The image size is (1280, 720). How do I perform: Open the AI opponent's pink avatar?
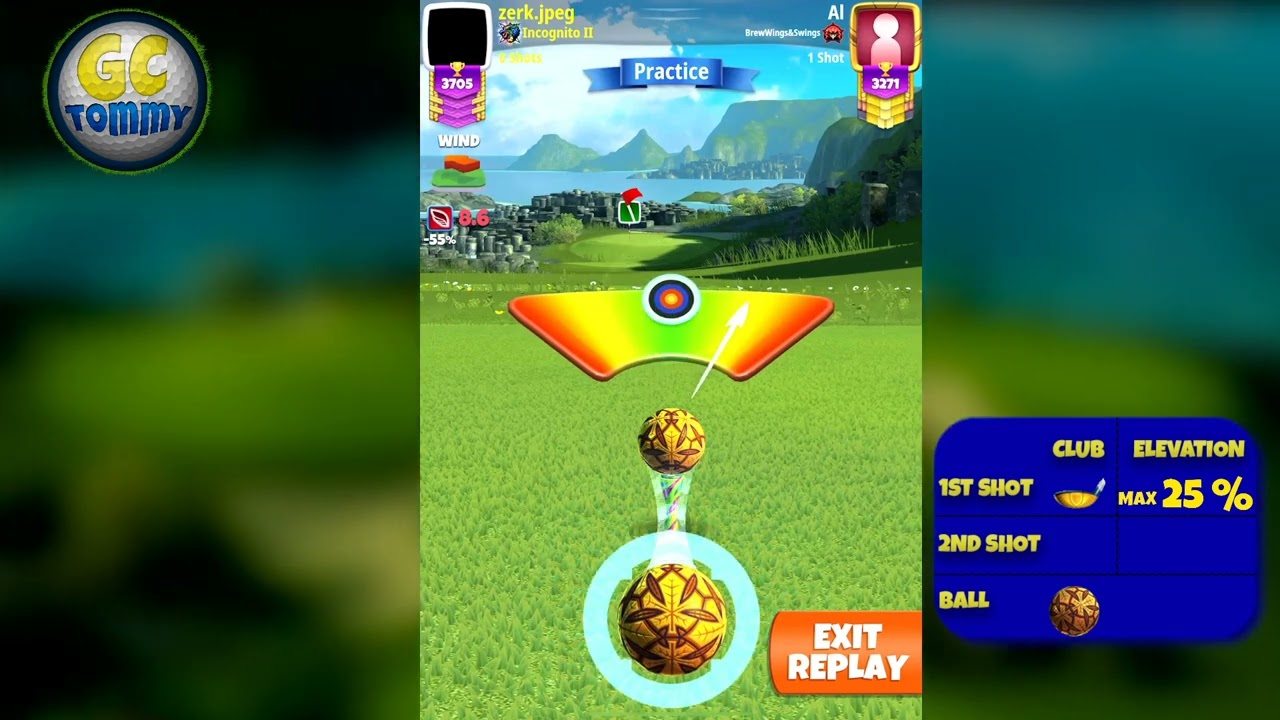(885, 36)
